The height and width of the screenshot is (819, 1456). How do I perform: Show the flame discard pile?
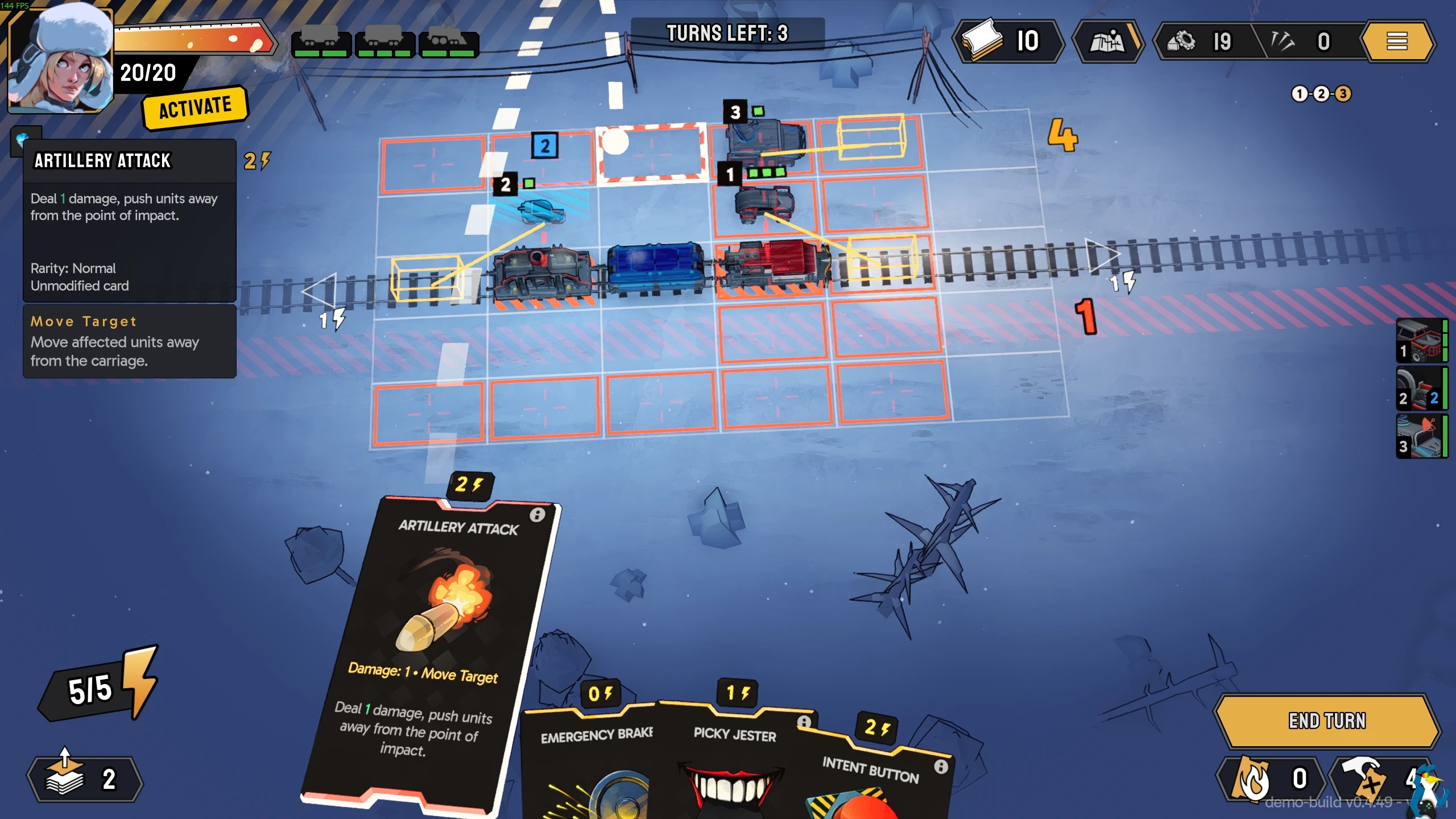(1267, 778)
